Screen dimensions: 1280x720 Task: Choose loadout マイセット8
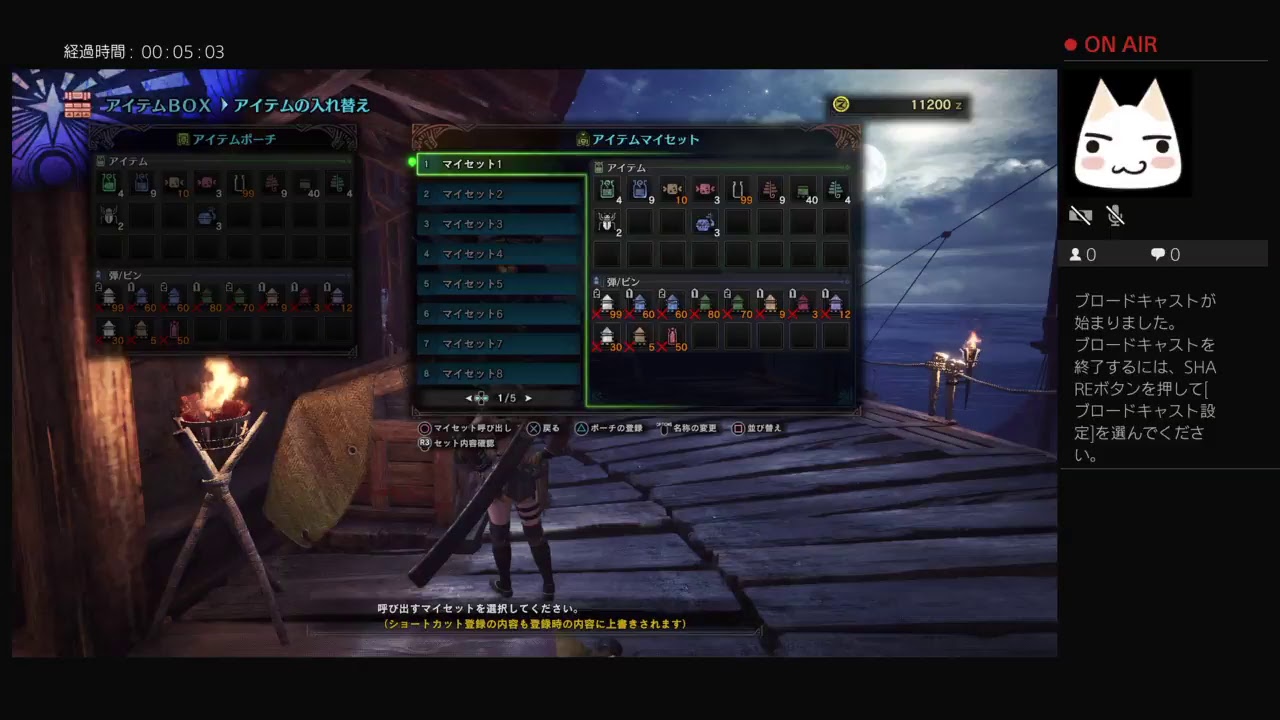[x=500, y=374]
